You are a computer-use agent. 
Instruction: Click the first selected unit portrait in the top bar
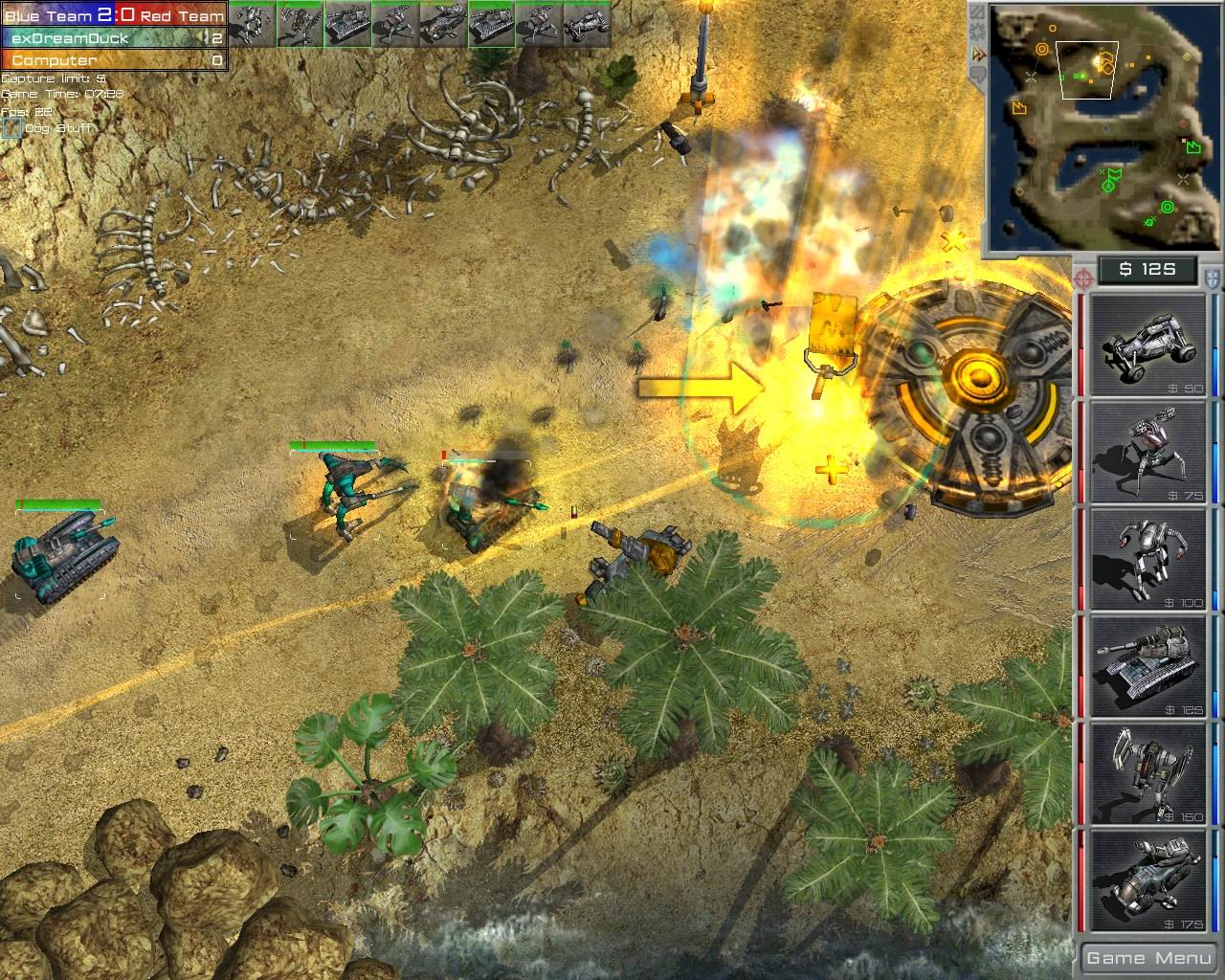253,21
